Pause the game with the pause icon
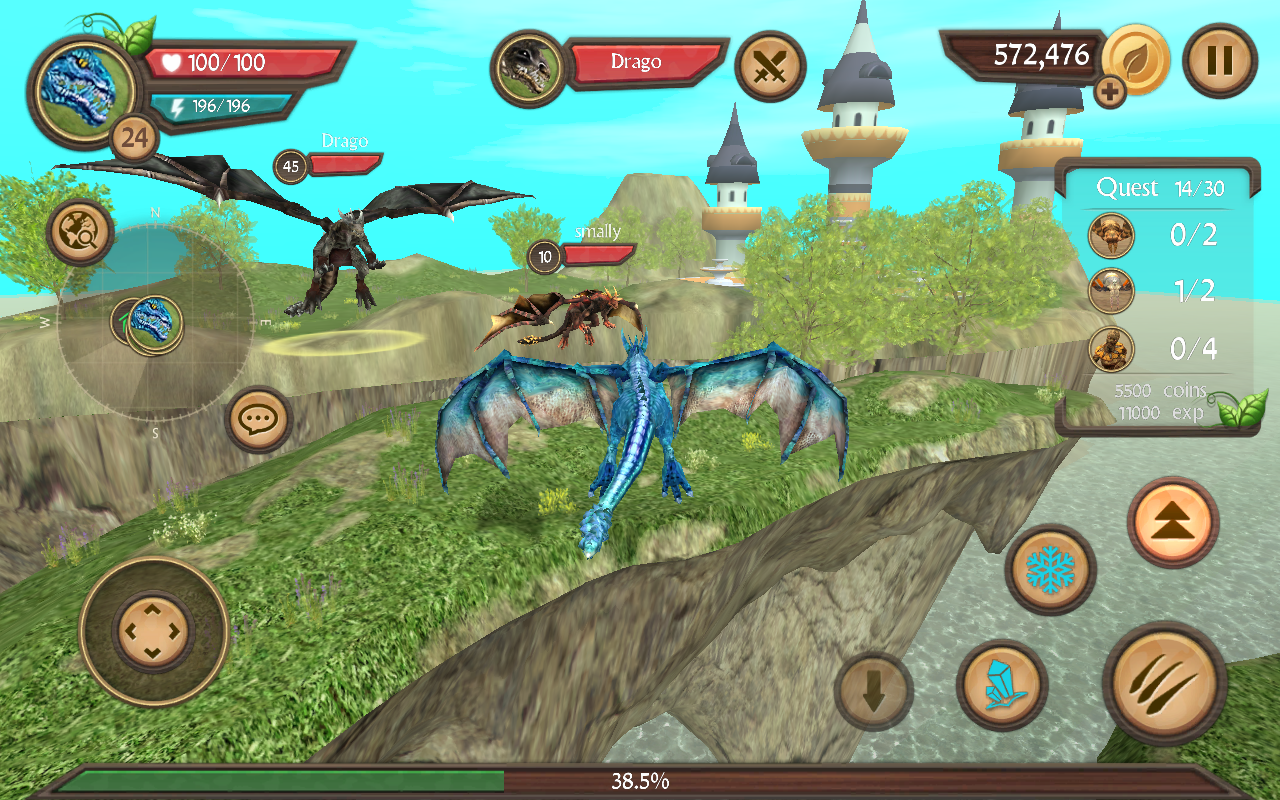The image size is (1280, 800). (1219, 61)
